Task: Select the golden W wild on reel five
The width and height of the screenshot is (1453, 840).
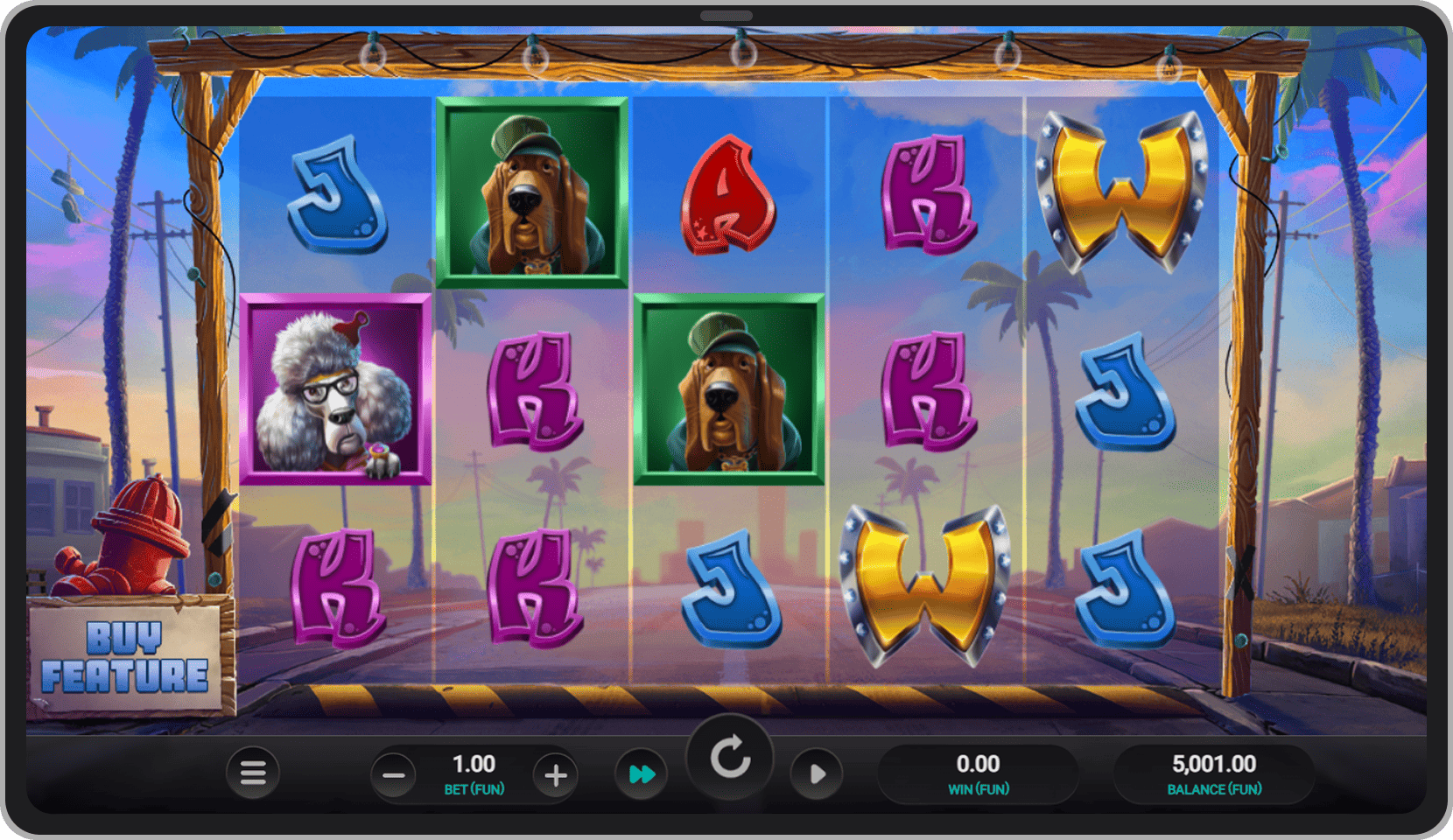Action: (1122, 192)
